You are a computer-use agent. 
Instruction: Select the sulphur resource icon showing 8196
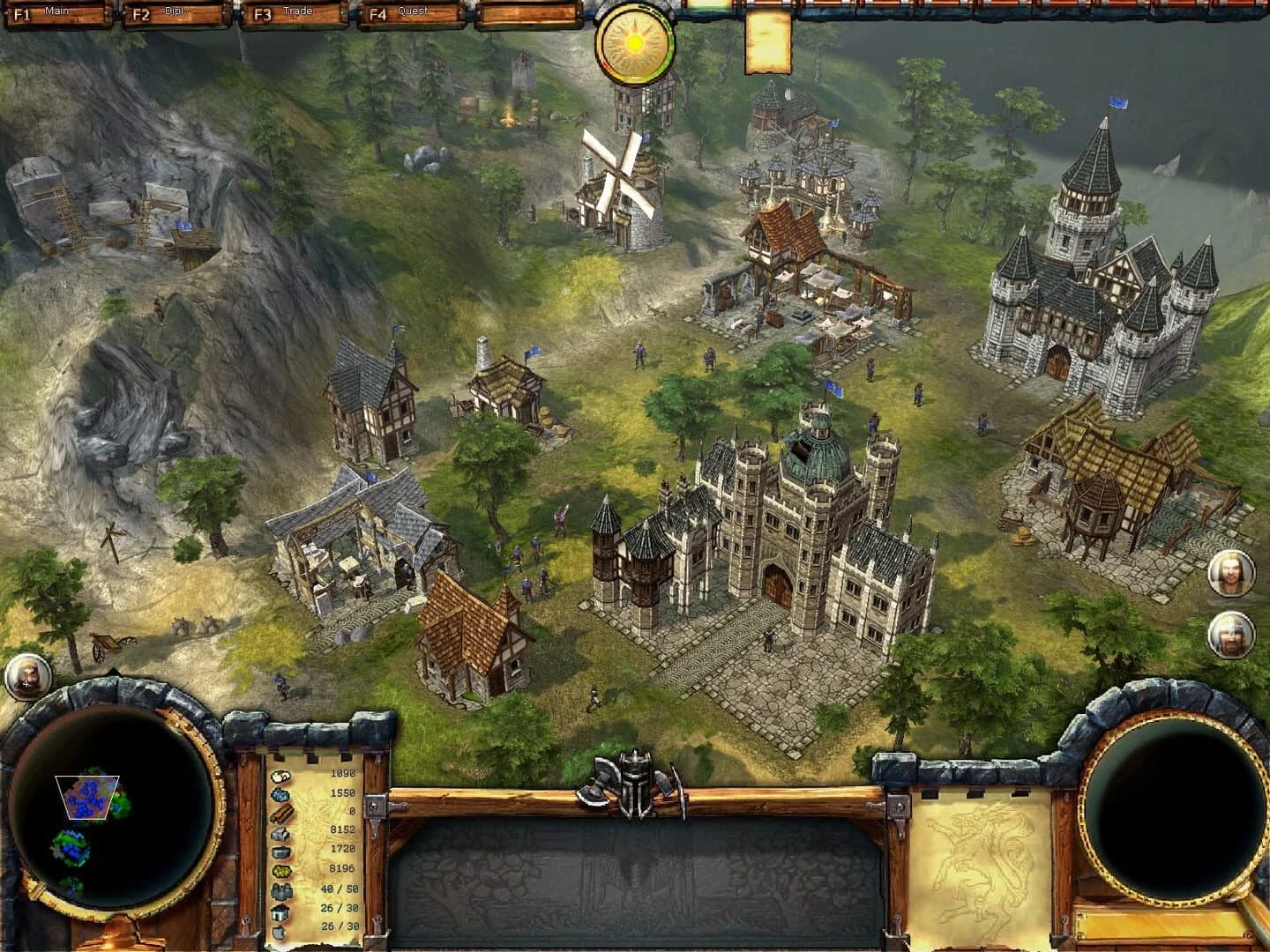[x=280, y=869]
